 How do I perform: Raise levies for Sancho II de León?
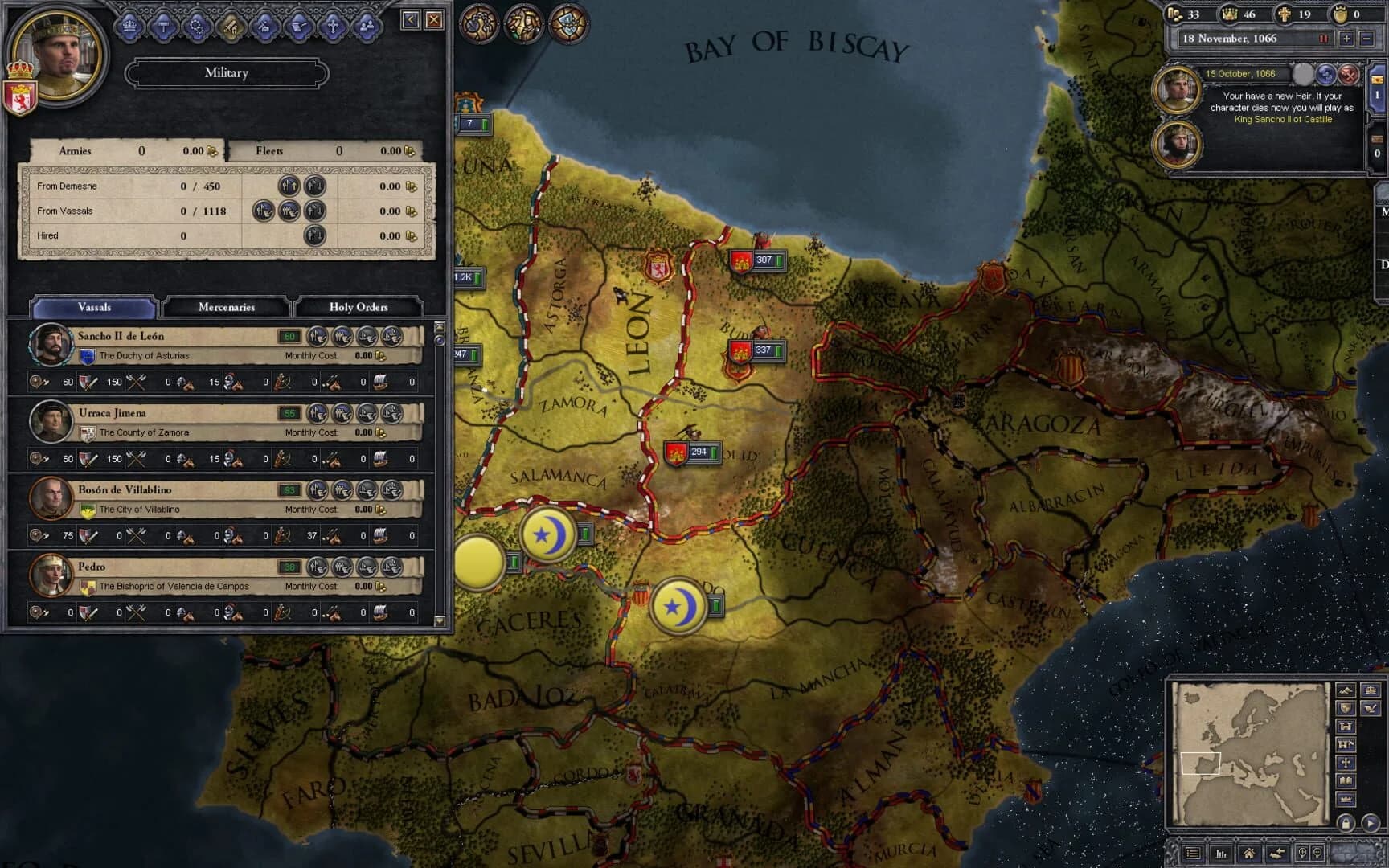(x=319, y=336)
